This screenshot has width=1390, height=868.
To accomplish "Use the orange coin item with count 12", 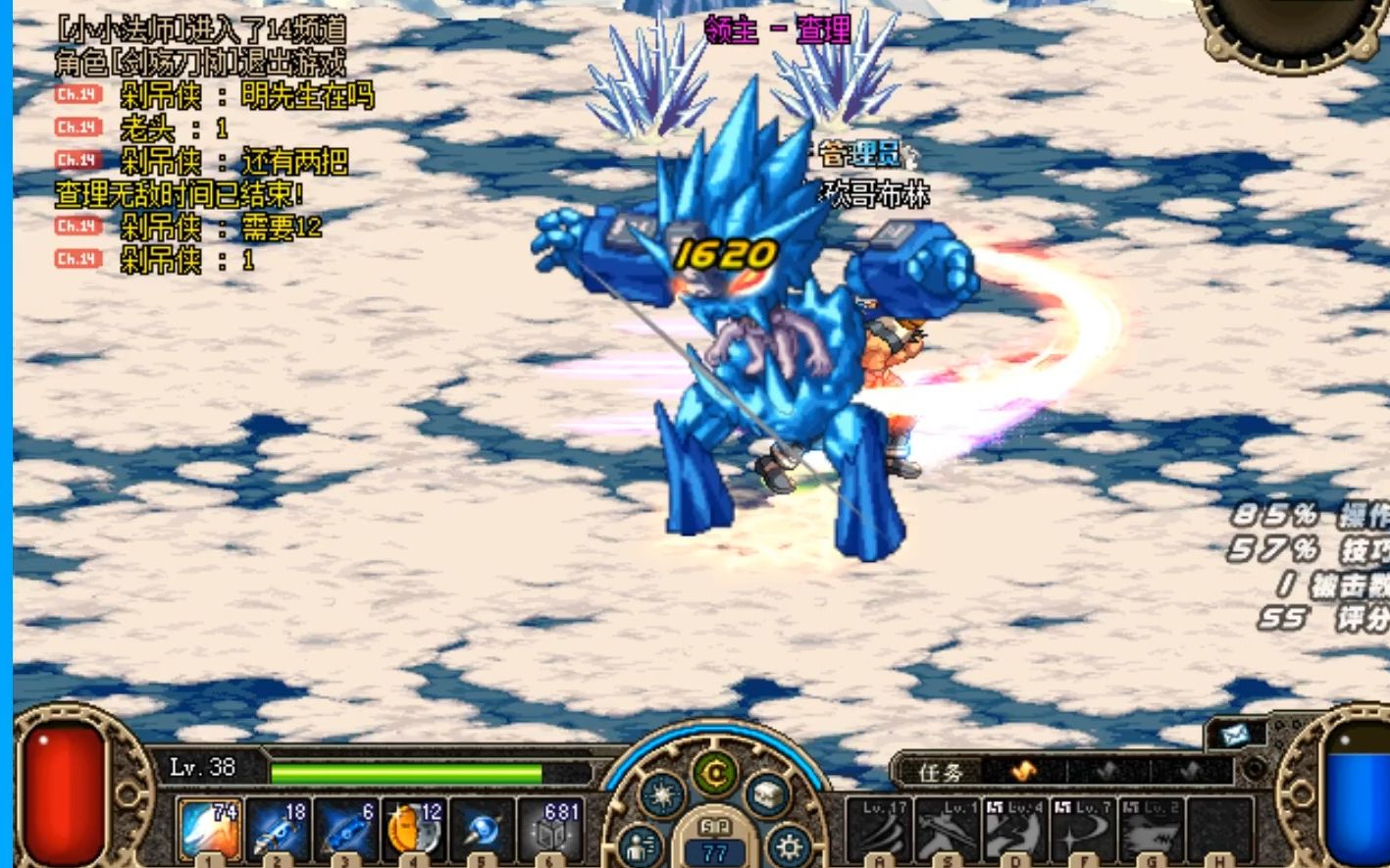I will click(414, 829).
